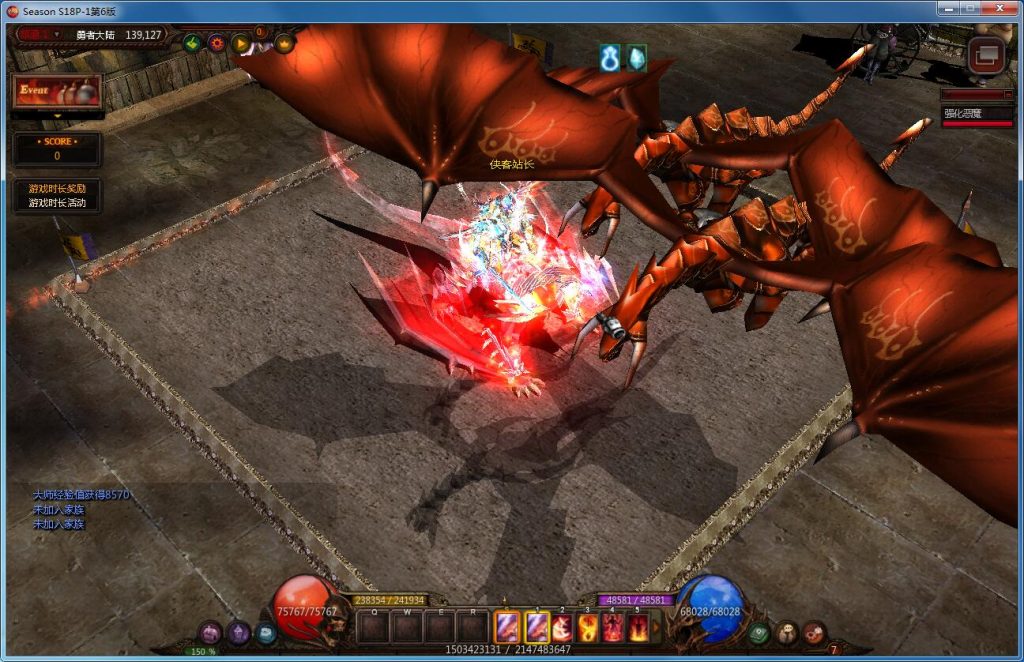
Task: Activate the fire pillar skill in slot 5
Action: click(638, 627)
